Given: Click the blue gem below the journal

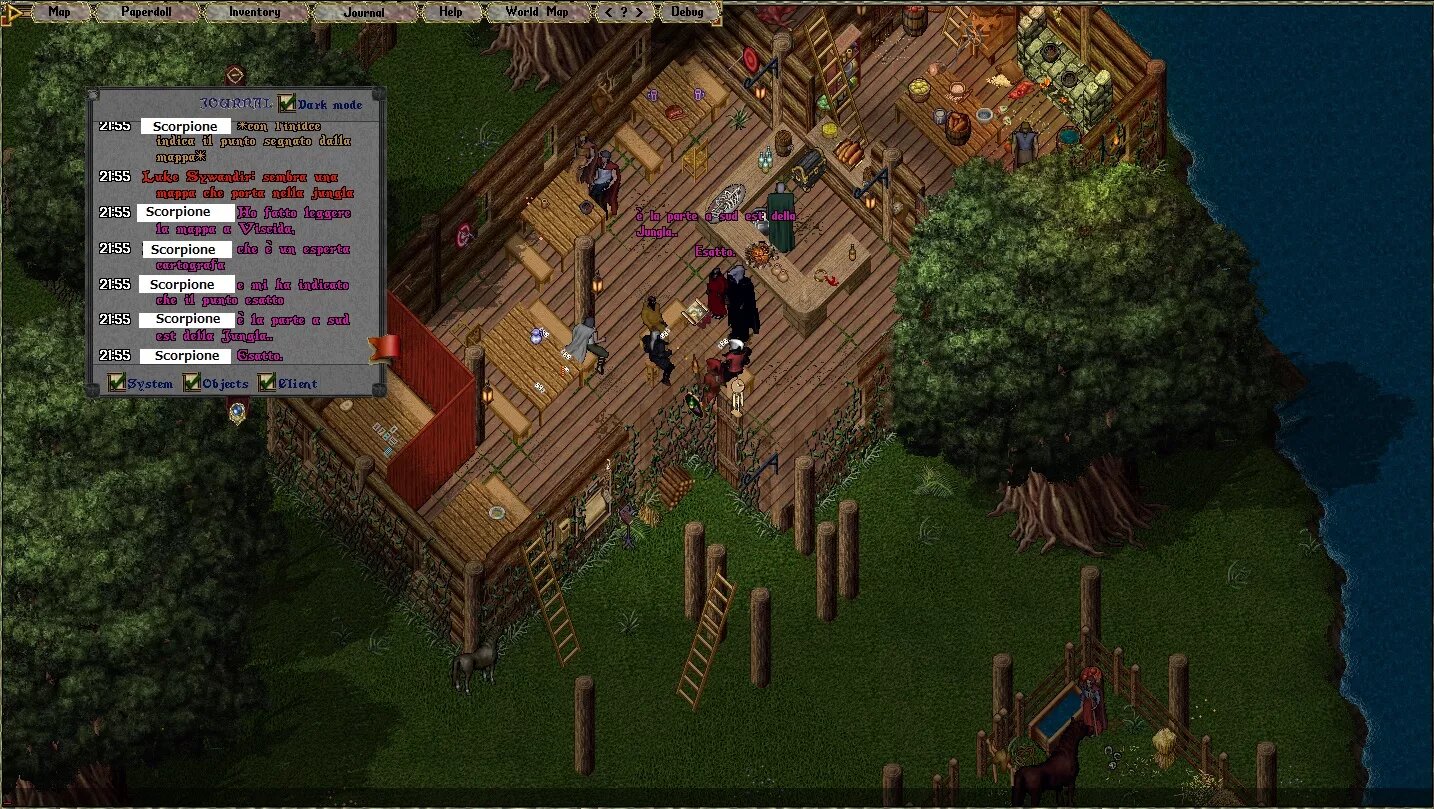Looking at the screenshot, I should (237, 409).
